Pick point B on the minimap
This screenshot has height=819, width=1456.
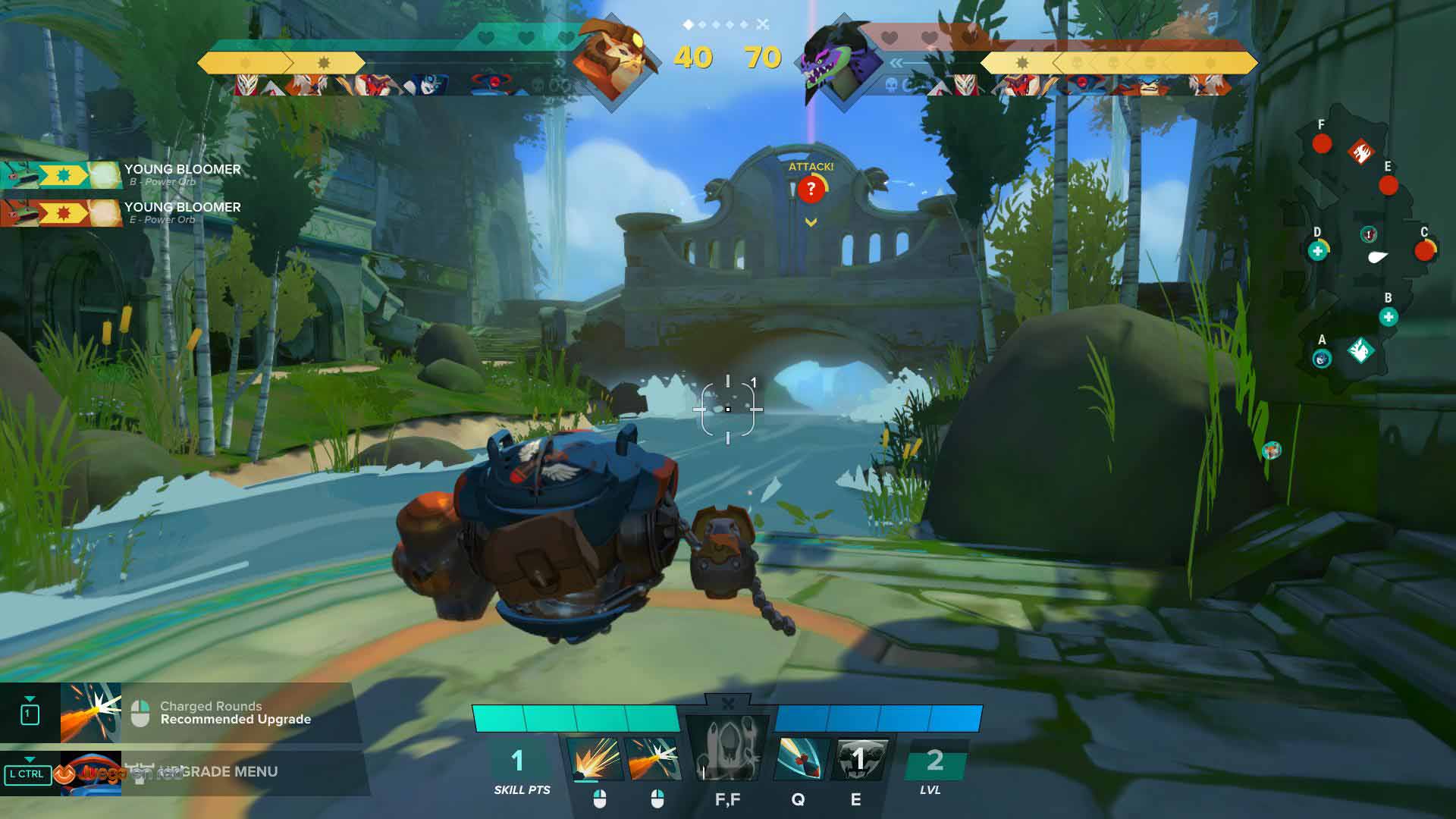pos(1389,317)
